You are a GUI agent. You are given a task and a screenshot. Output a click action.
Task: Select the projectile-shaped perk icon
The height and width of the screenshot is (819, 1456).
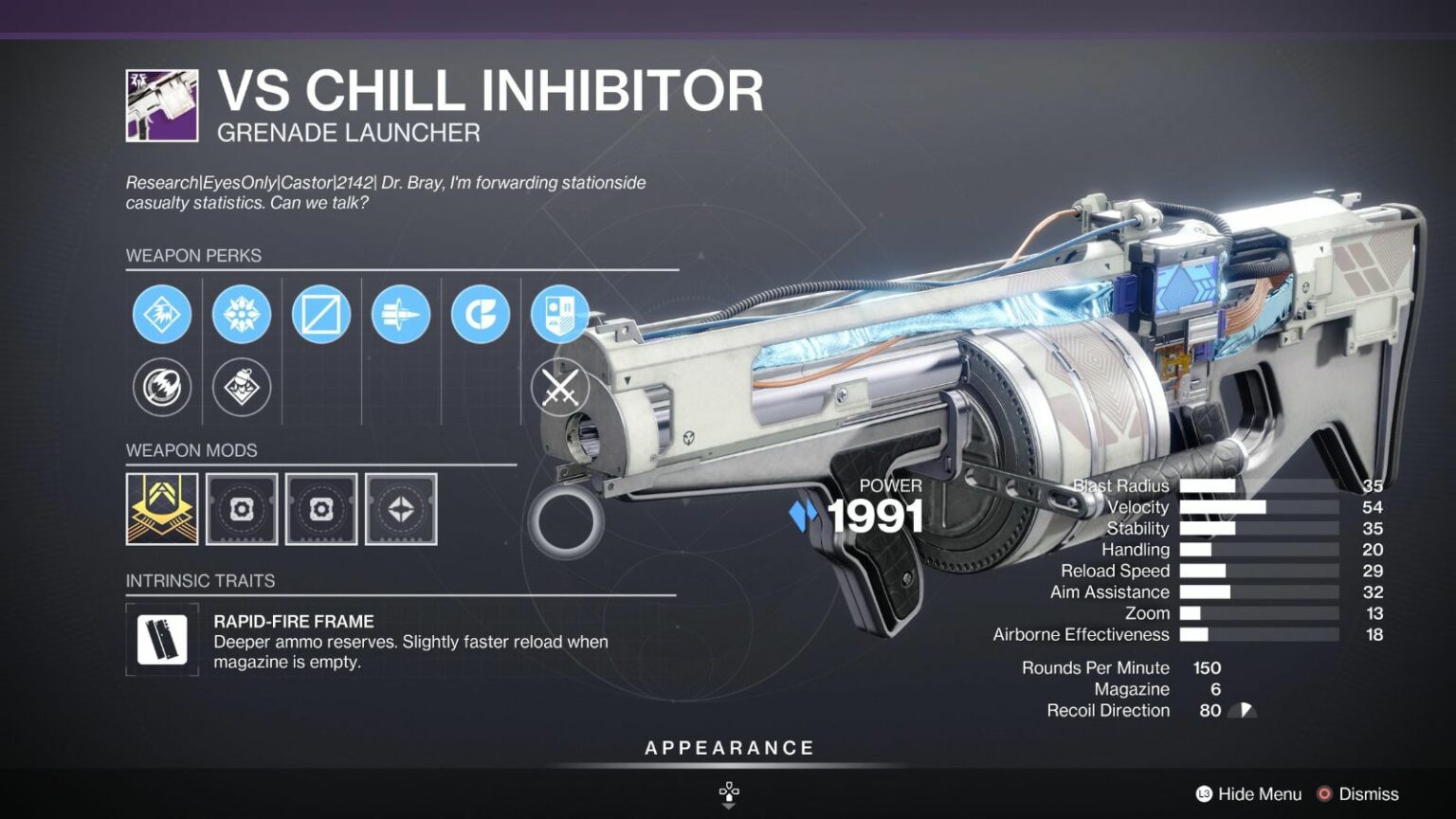pos(400,313)
